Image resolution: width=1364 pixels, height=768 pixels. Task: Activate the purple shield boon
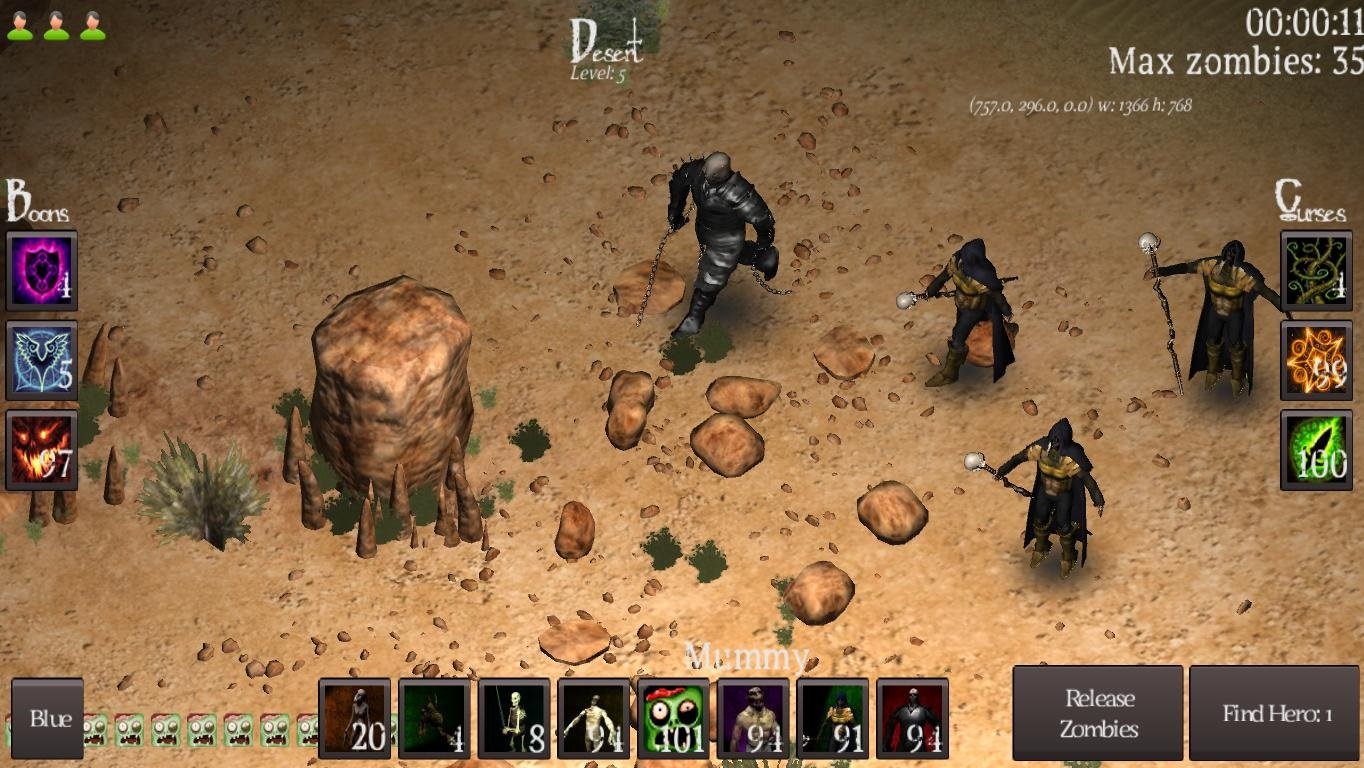40,268
